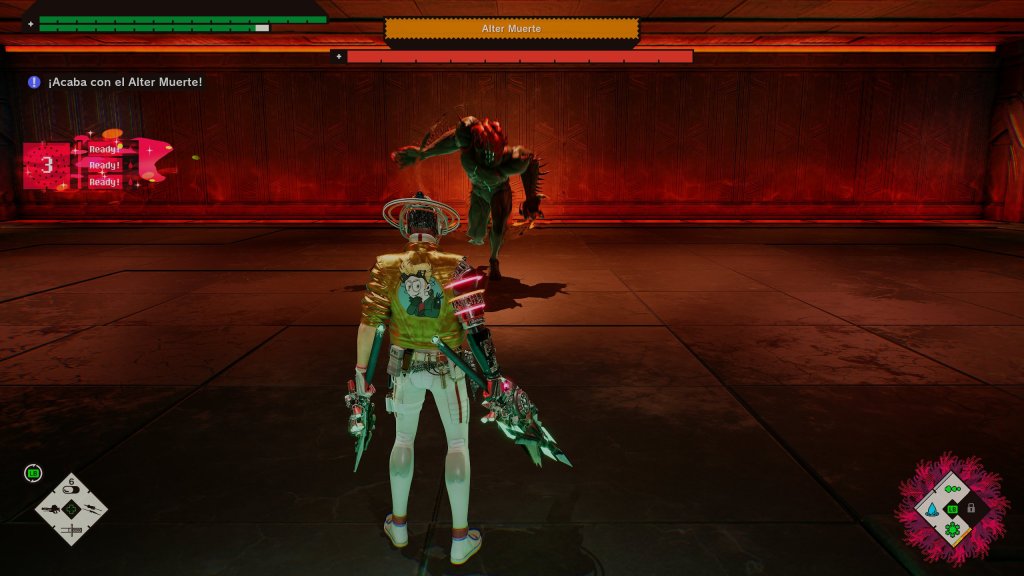
Task: Select the locked skill slot
Action: click(971, 508)
